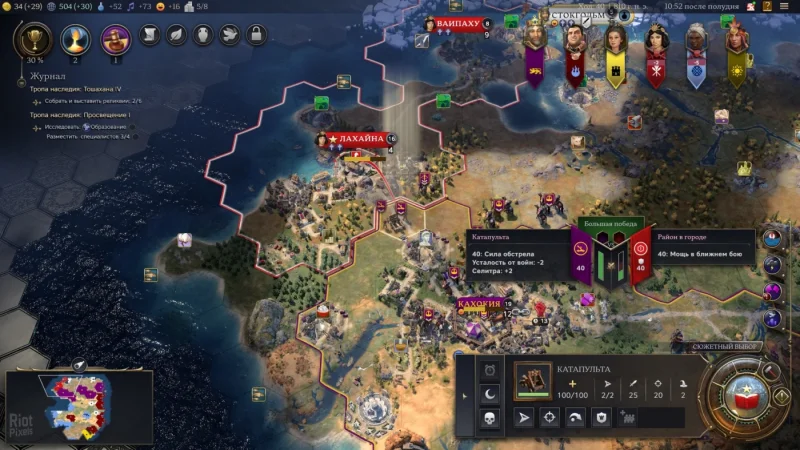Activate the catapult's ranged attack crosshair
The image size is (800, 450).
click(551, 417)
